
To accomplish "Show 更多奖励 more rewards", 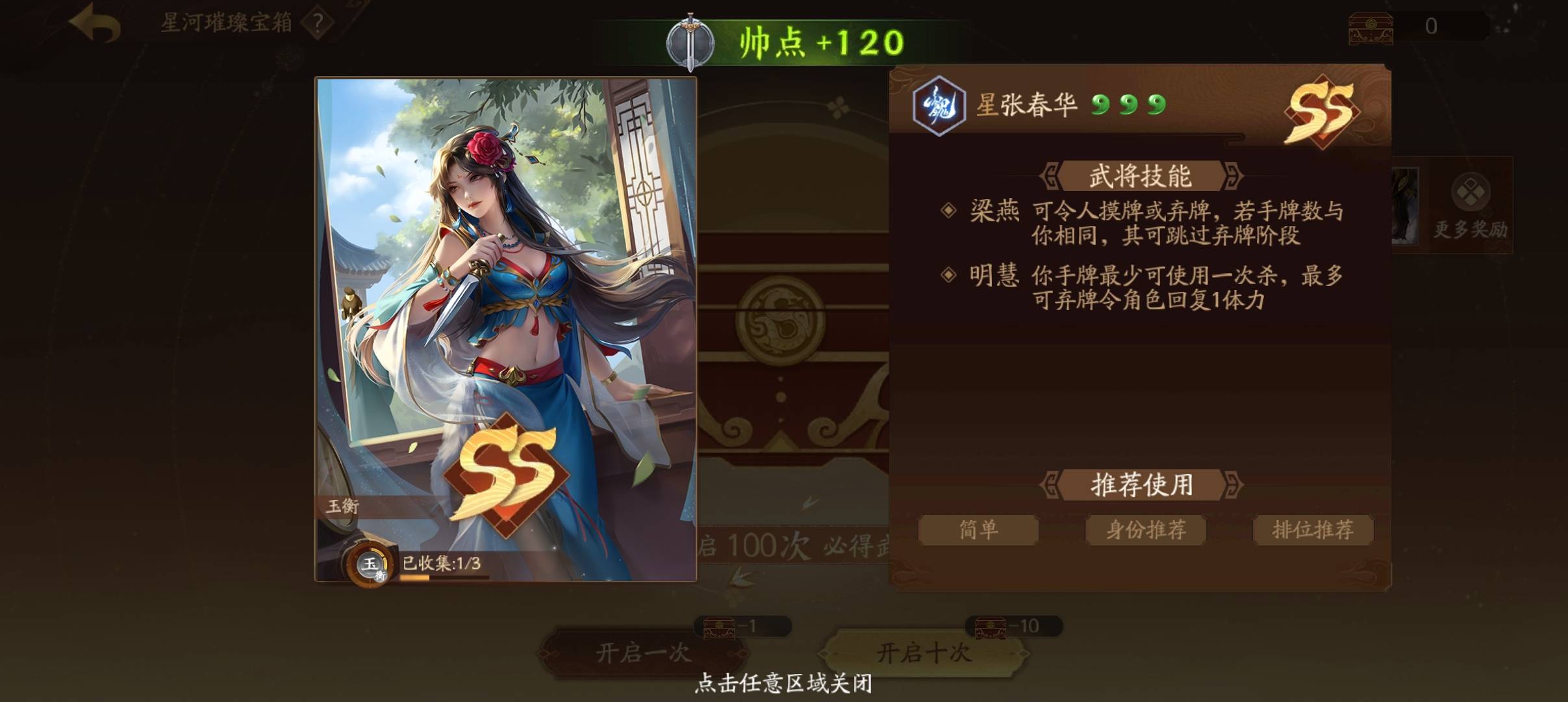I will coord(1470,205).
